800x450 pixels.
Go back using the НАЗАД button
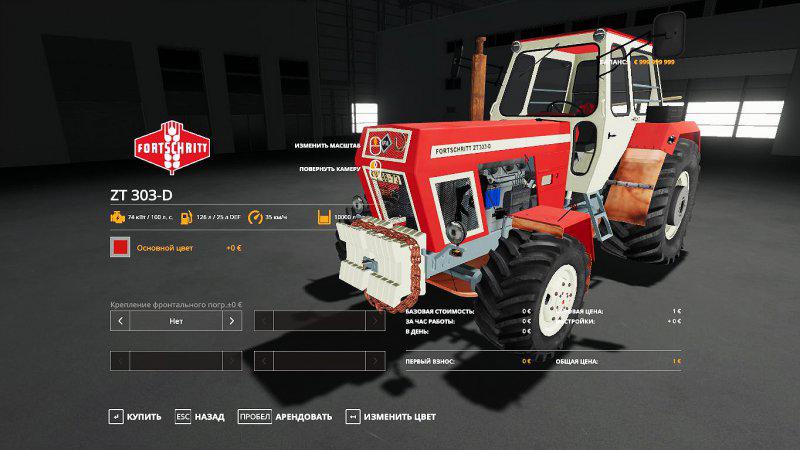point(200,416)
